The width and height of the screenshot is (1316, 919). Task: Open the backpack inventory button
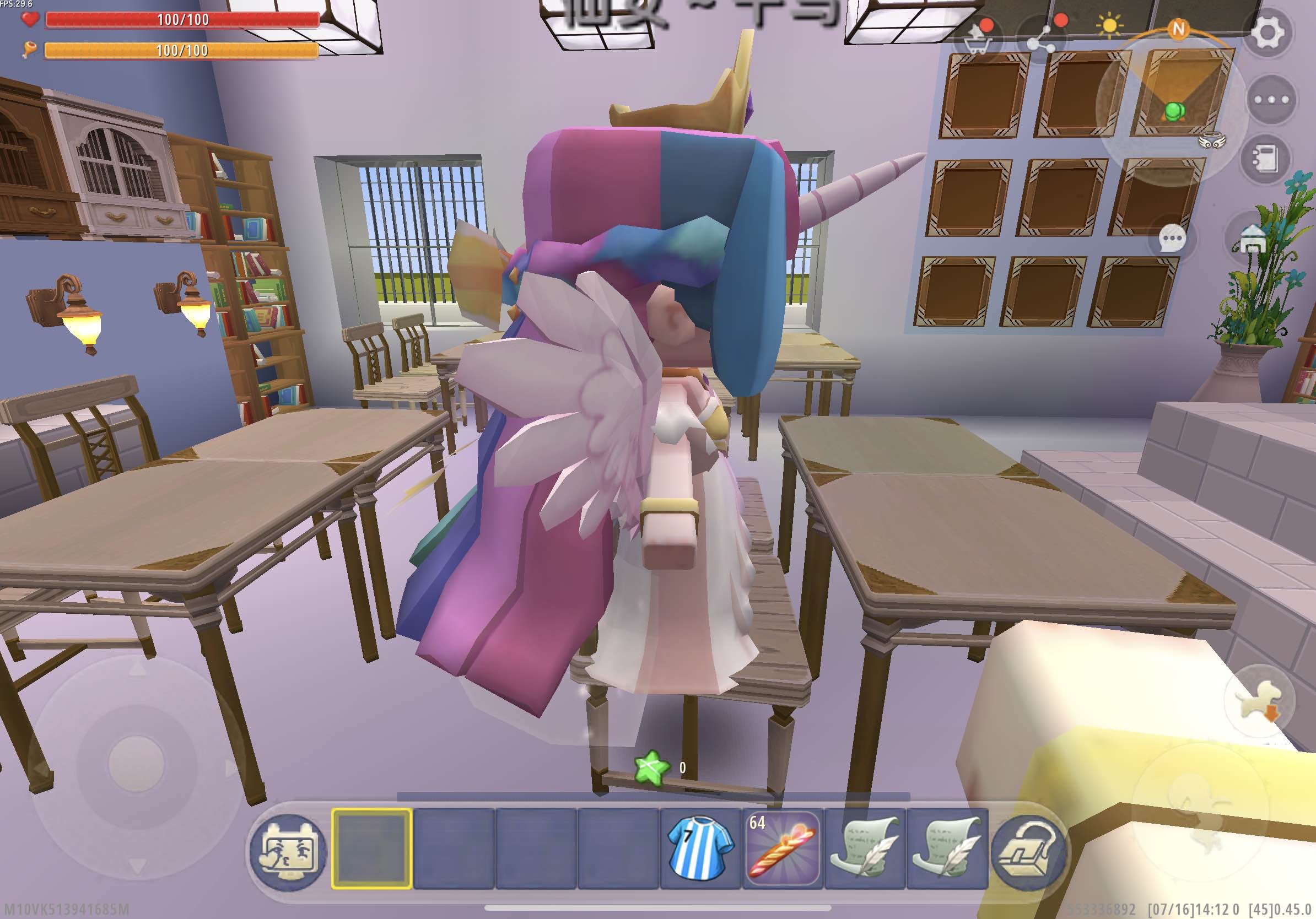(1027, 850)
